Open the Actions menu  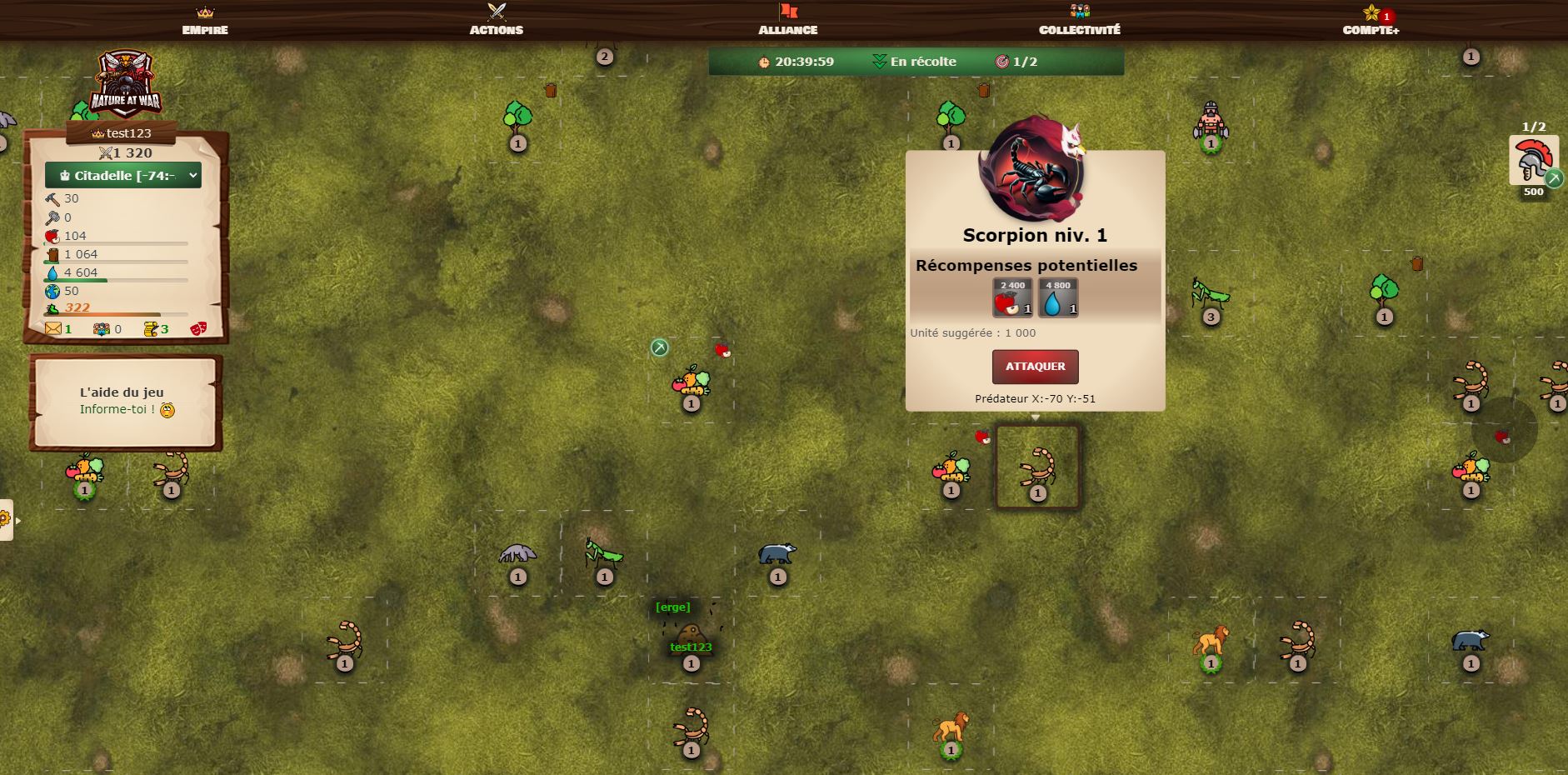(497, 20)
